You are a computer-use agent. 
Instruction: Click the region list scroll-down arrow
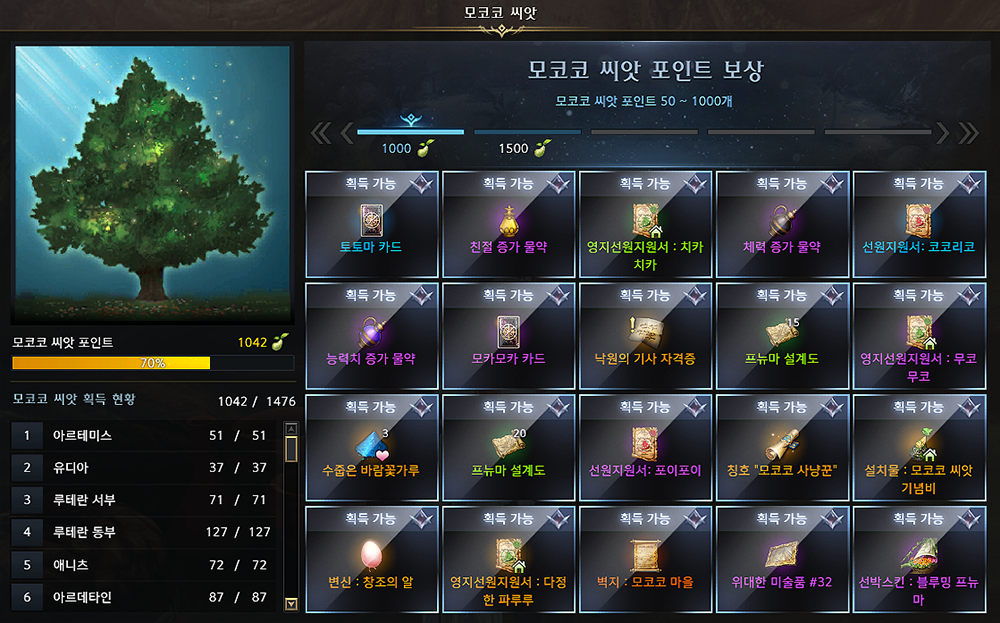291,603
